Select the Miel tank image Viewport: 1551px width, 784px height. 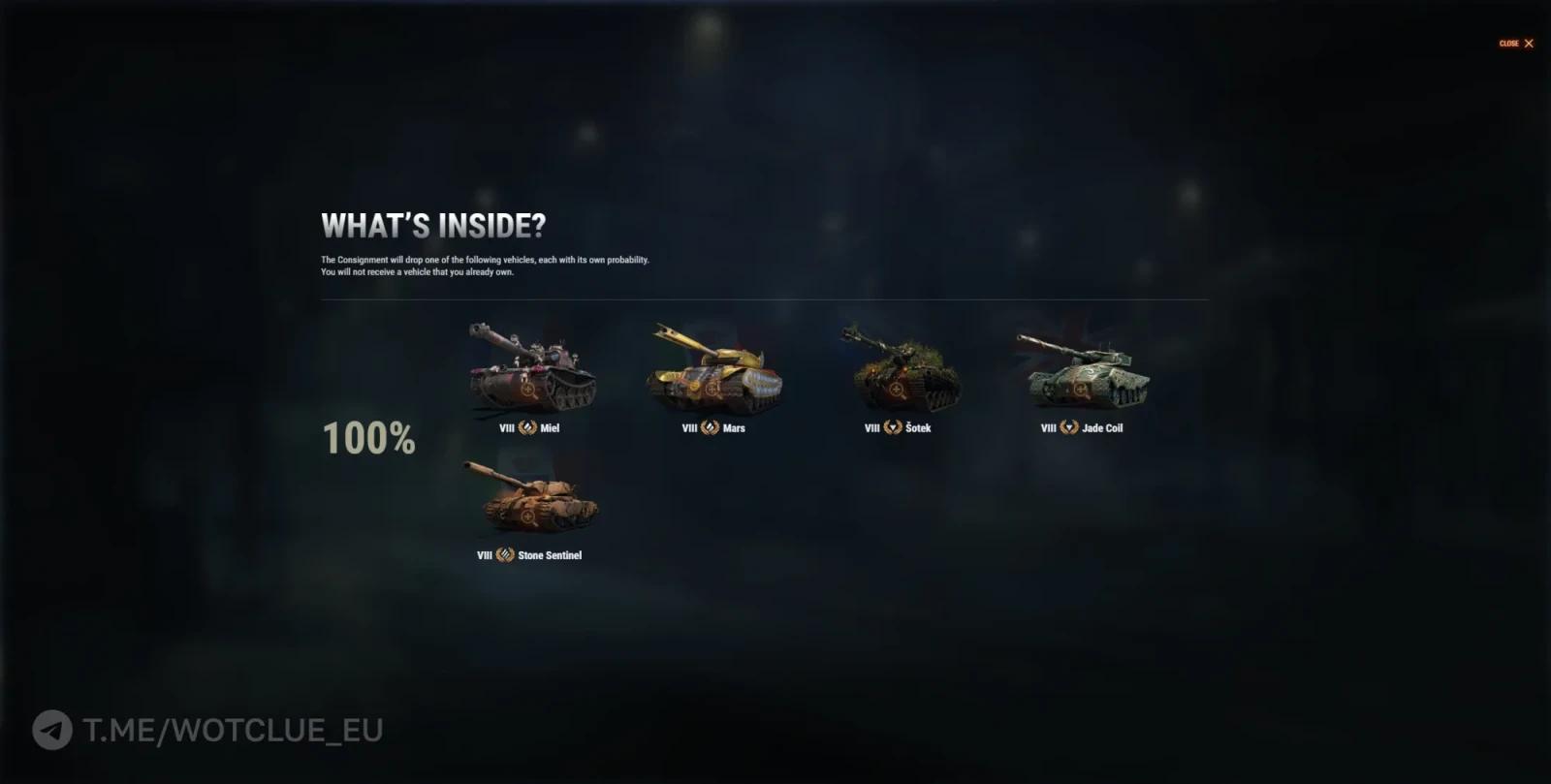(533, 371)
